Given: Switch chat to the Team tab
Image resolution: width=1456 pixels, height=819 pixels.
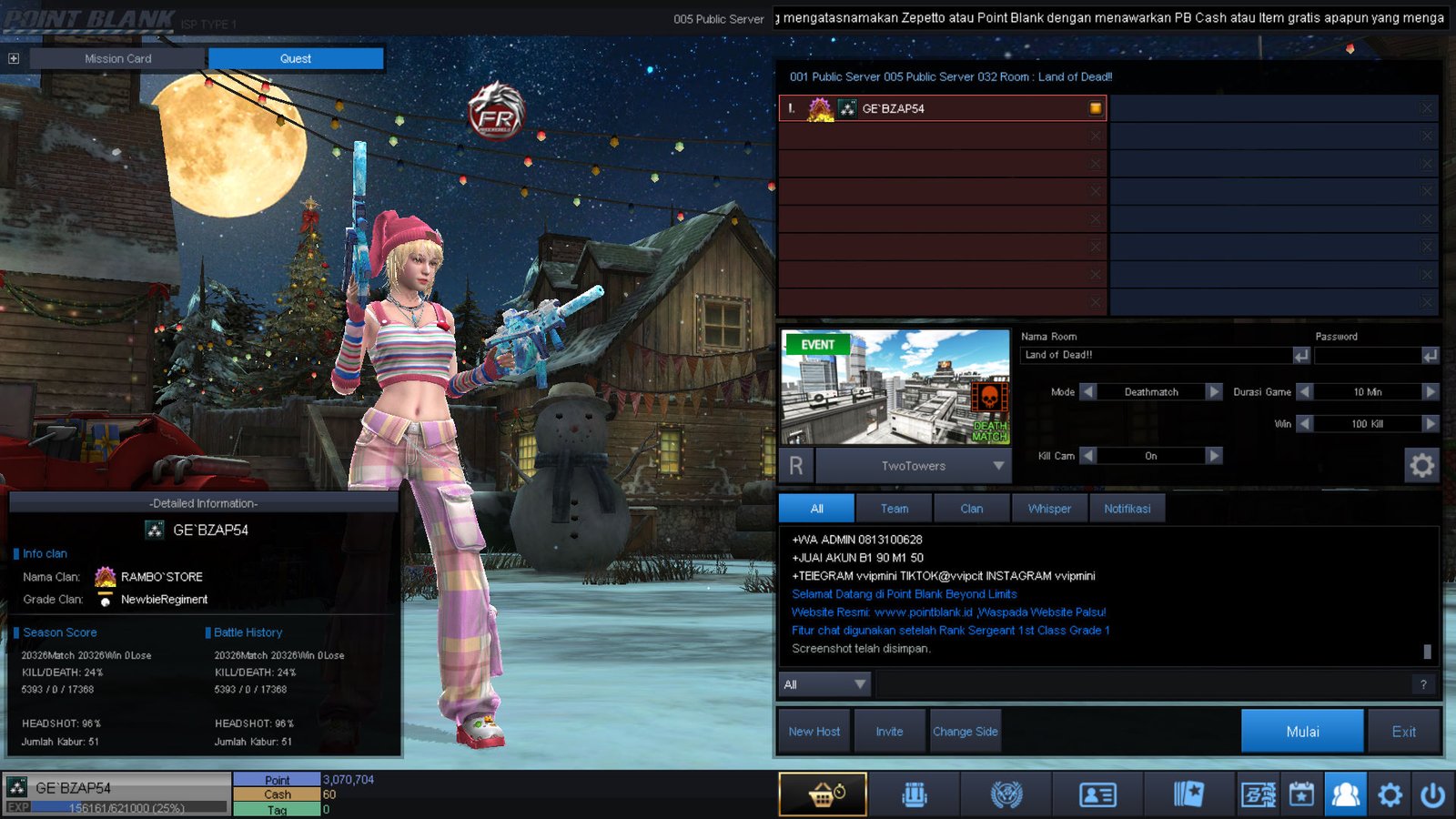Looking at the screenshot, I should (x=894, y=509).
